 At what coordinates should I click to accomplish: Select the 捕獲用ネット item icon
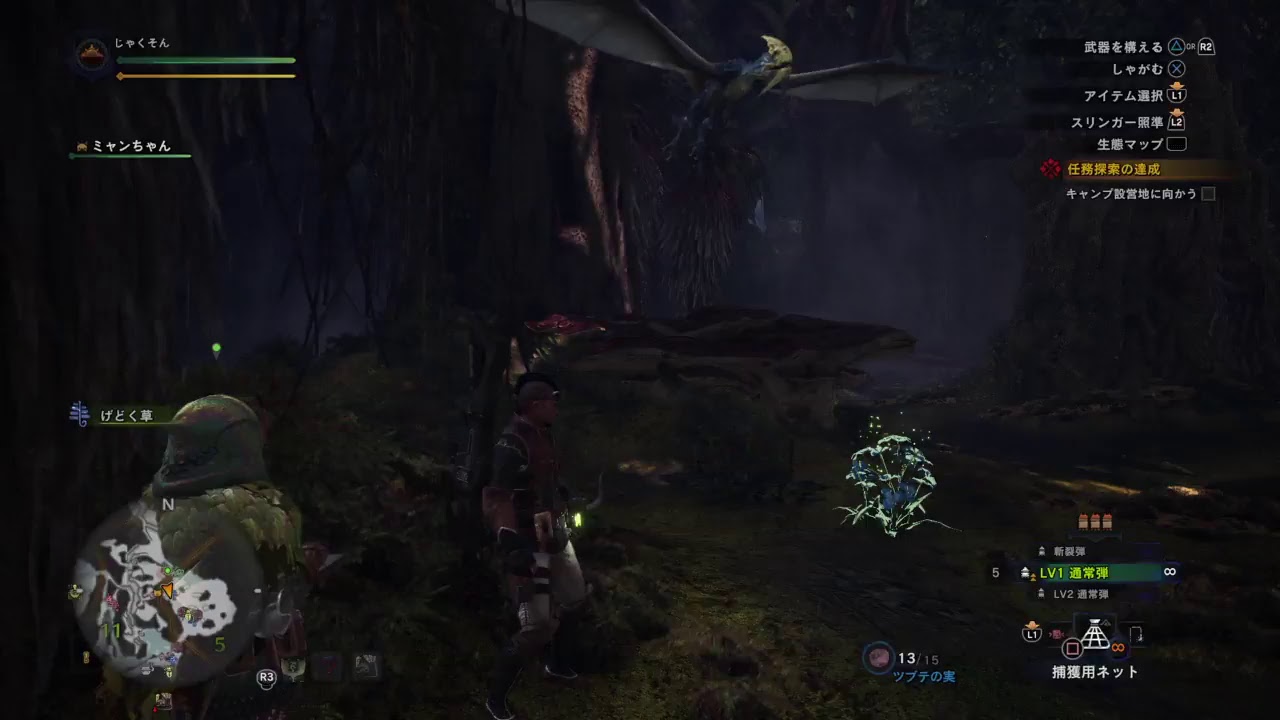coord(1095,632)
